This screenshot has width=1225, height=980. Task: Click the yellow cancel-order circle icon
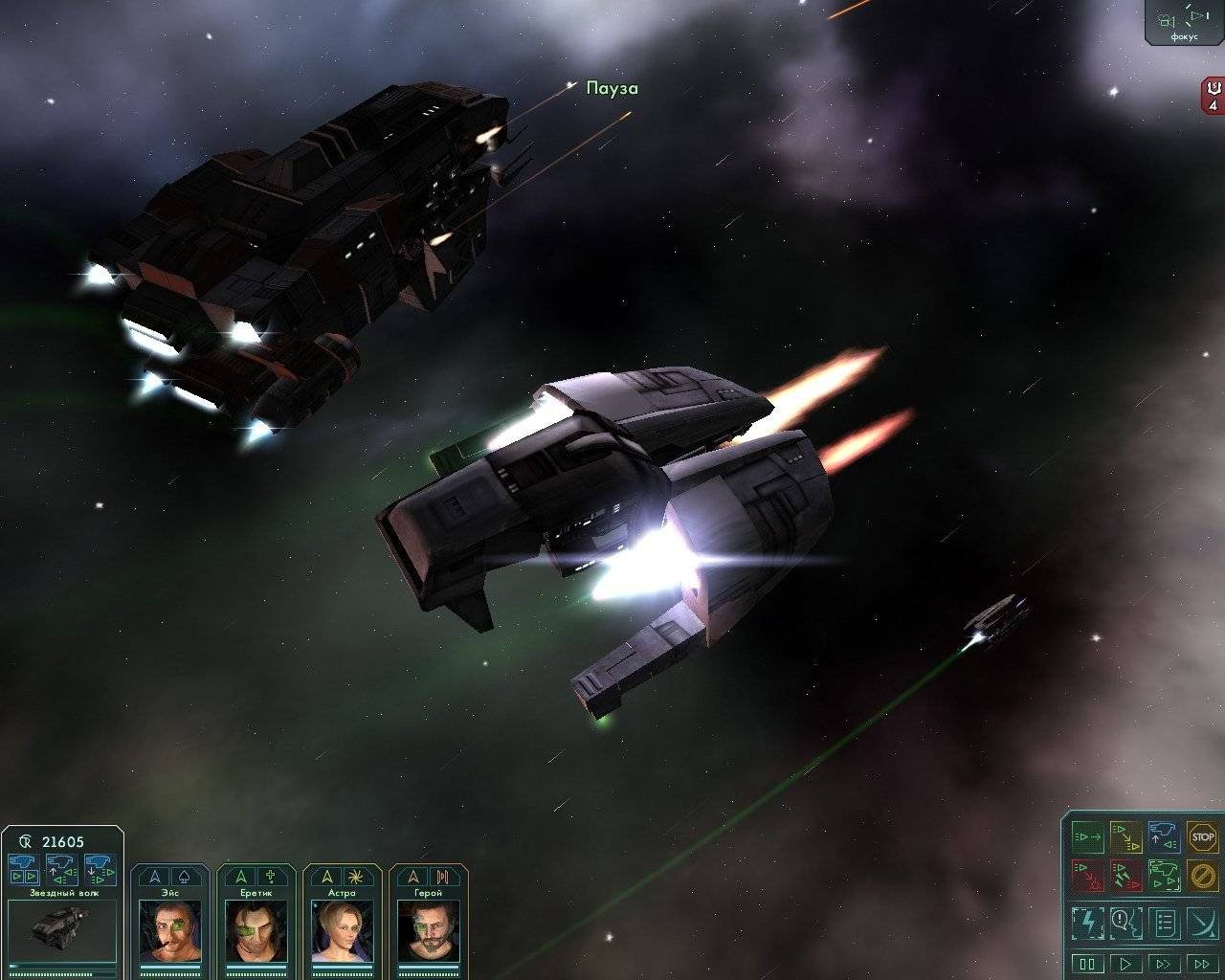coord(1202,875)
